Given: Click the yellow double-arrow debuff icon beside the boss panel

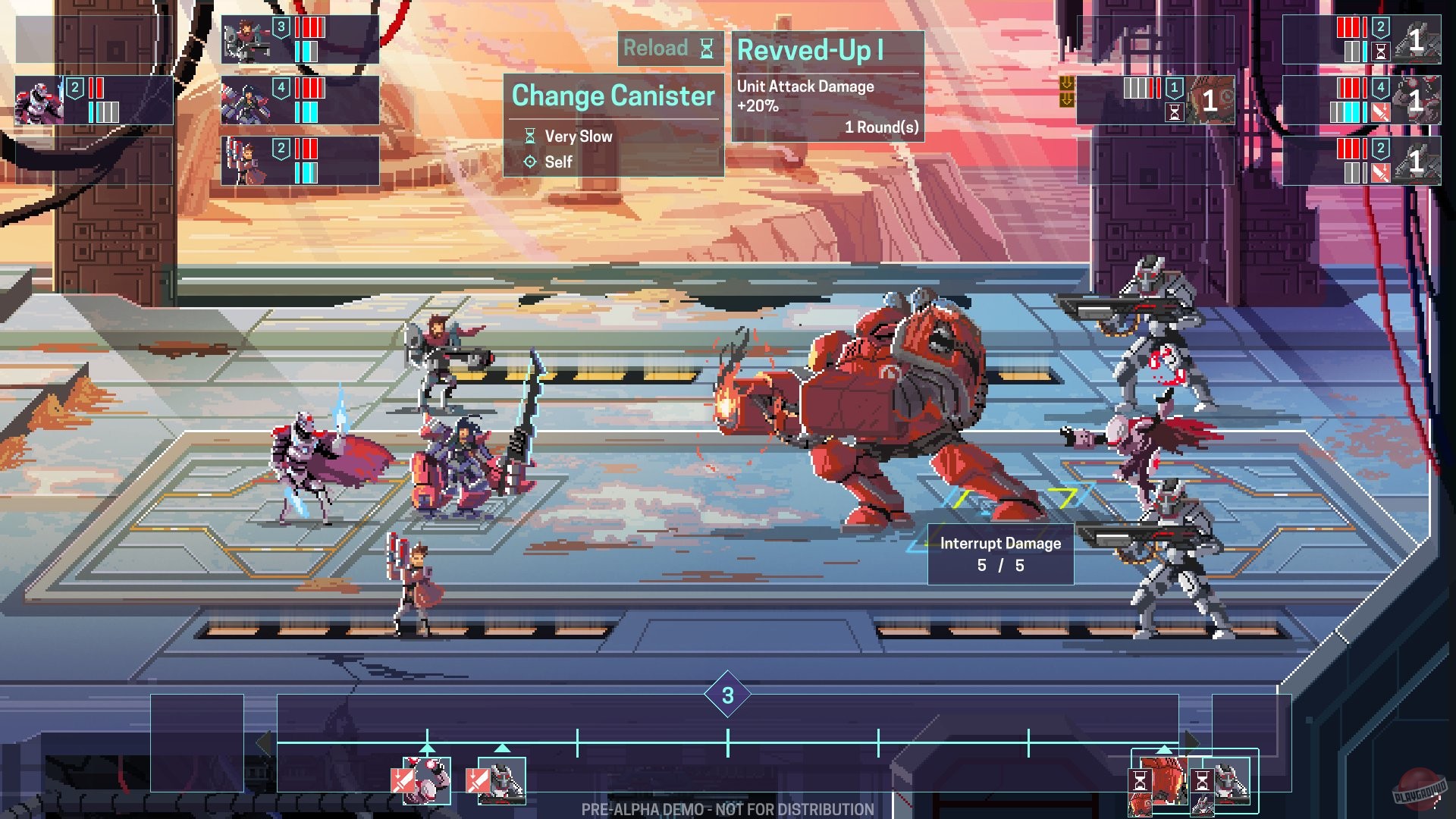Looking at the screenshot, I should click(1068, 93).
